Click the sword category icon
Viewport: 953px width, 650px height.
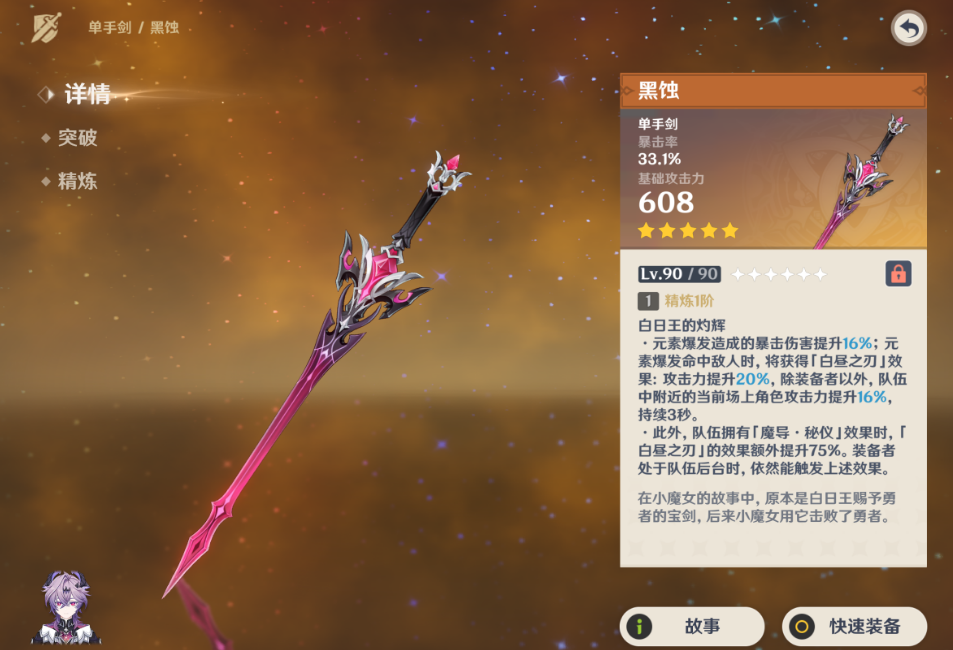(x=46, y=28)
